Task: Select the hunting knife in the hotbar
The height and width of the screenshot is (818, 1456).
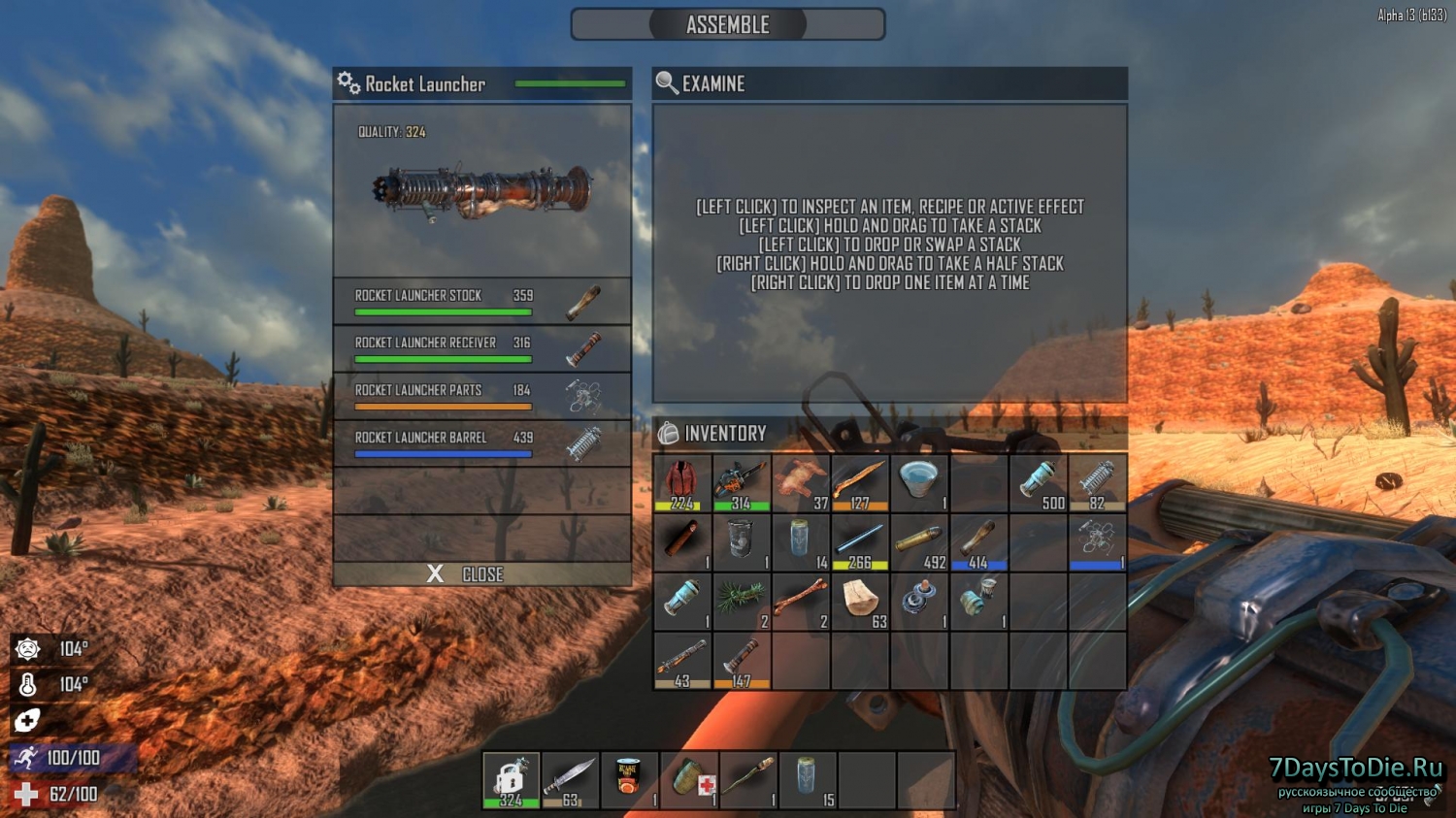Action: click(571, 780)
